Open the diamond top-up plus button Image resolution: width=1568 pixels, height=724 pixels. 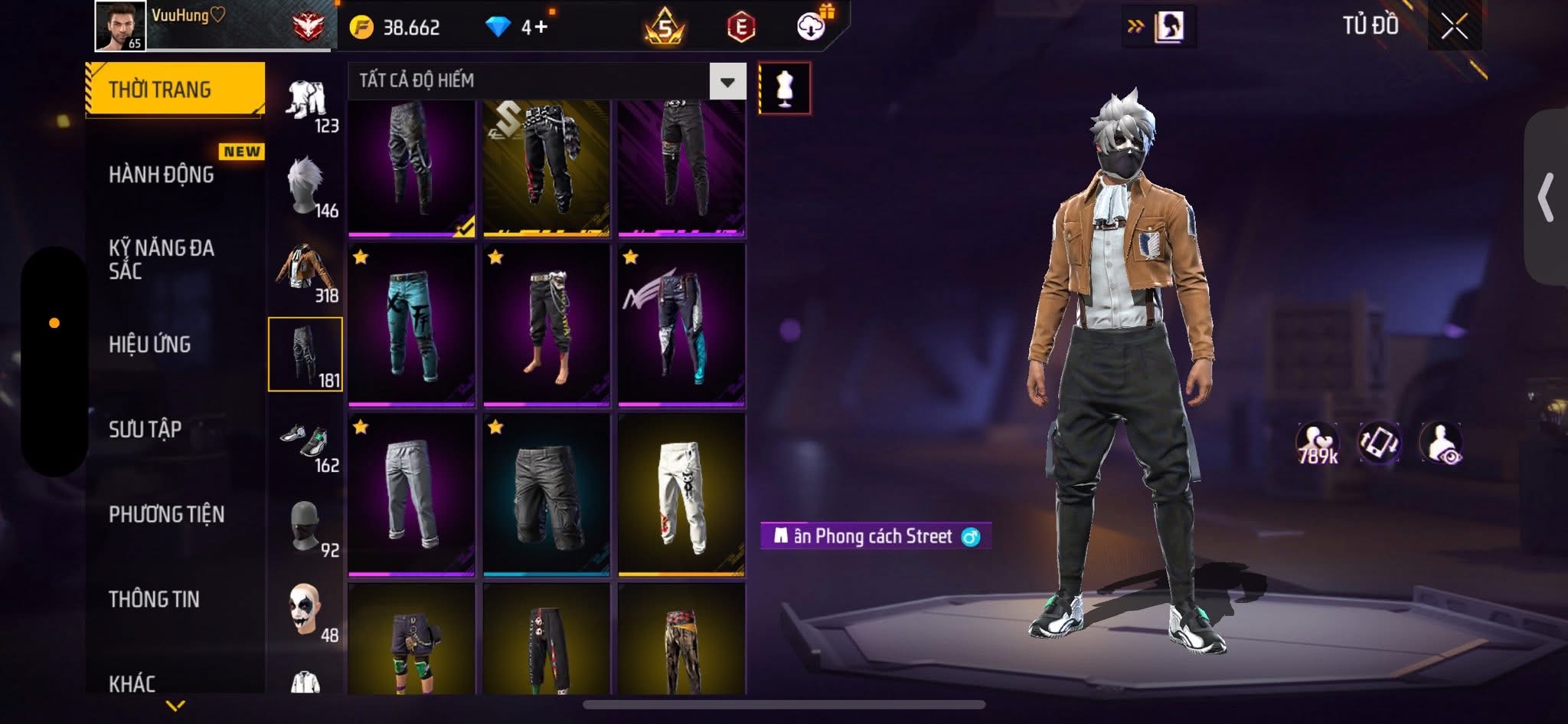tap(541, 28)
